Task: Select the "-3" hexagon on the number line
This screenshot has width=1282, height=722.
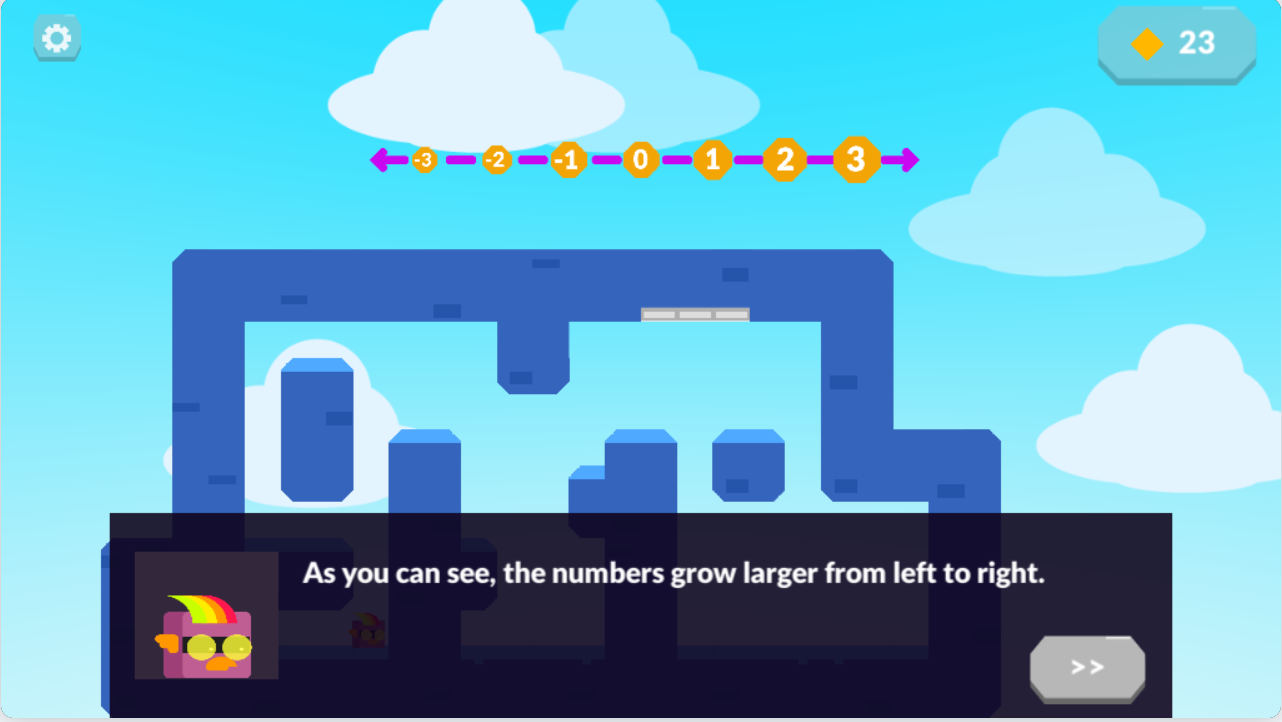Action: point(423,159)
